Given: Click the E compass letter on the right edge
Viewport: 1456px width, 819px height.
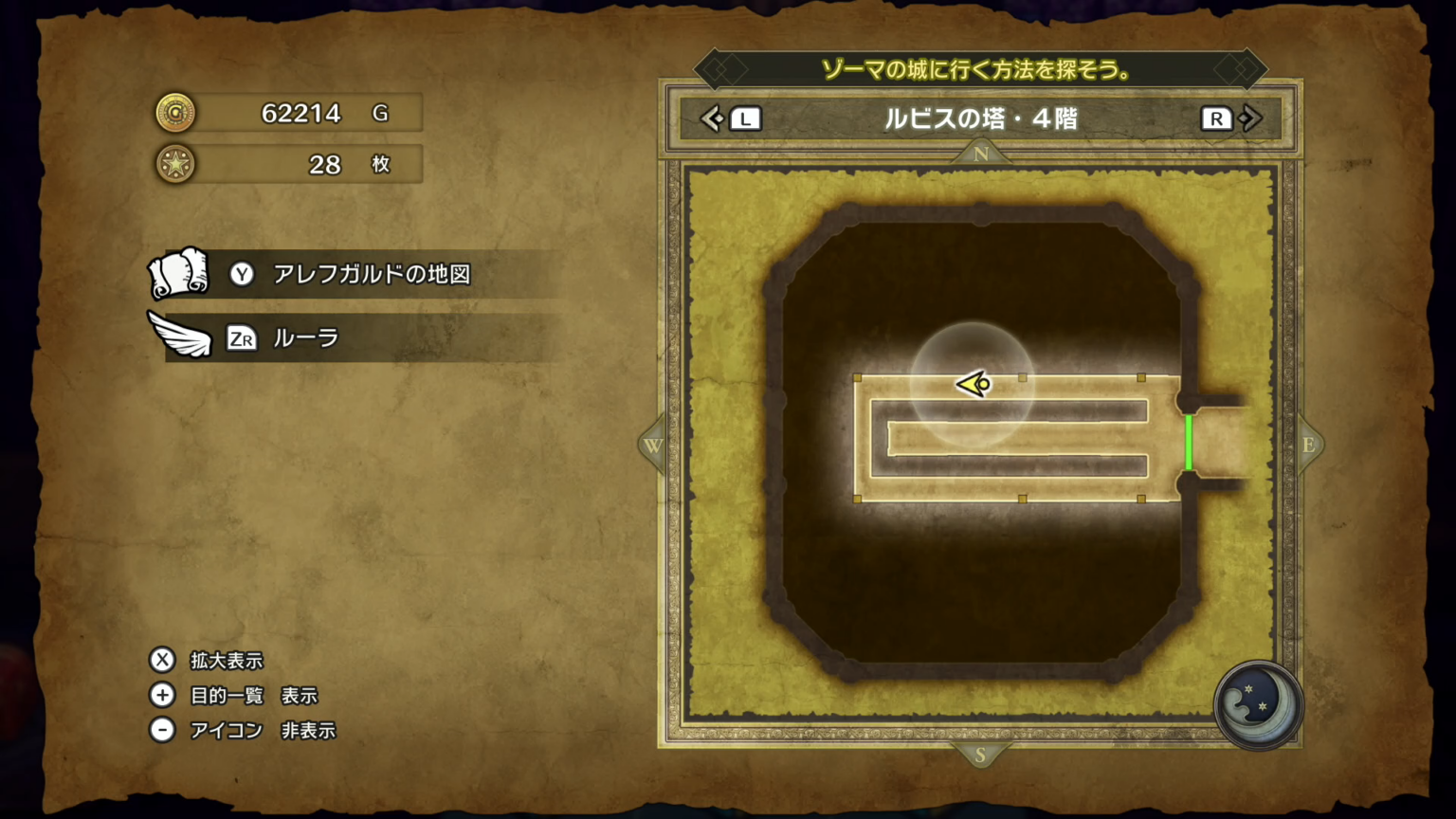Looking at the screenshot, I should [1310, 445].
